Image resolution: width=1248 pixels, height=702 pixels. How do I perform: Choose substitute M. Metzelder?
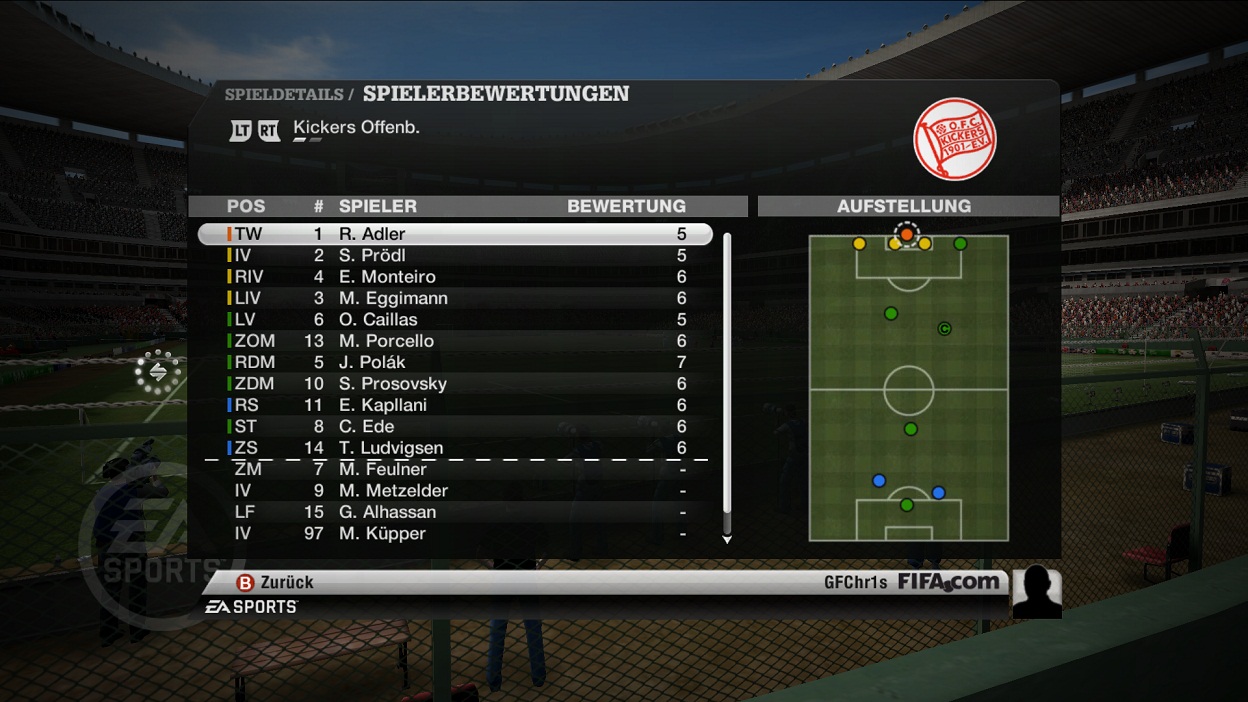pyautogui.click(x=455, y=491)
